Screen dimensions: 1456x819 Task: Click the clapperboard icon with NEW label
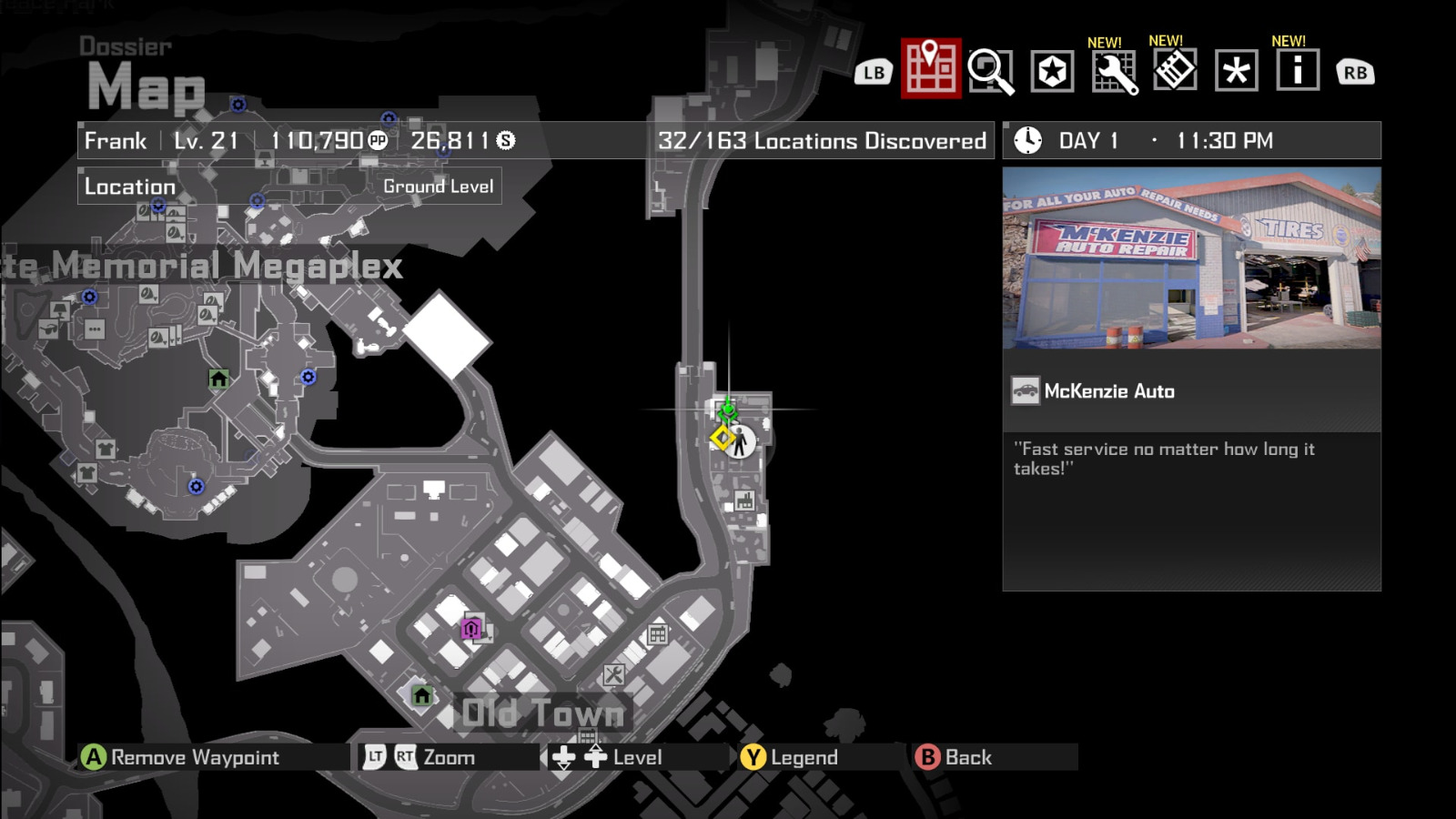coord(1176,71)
